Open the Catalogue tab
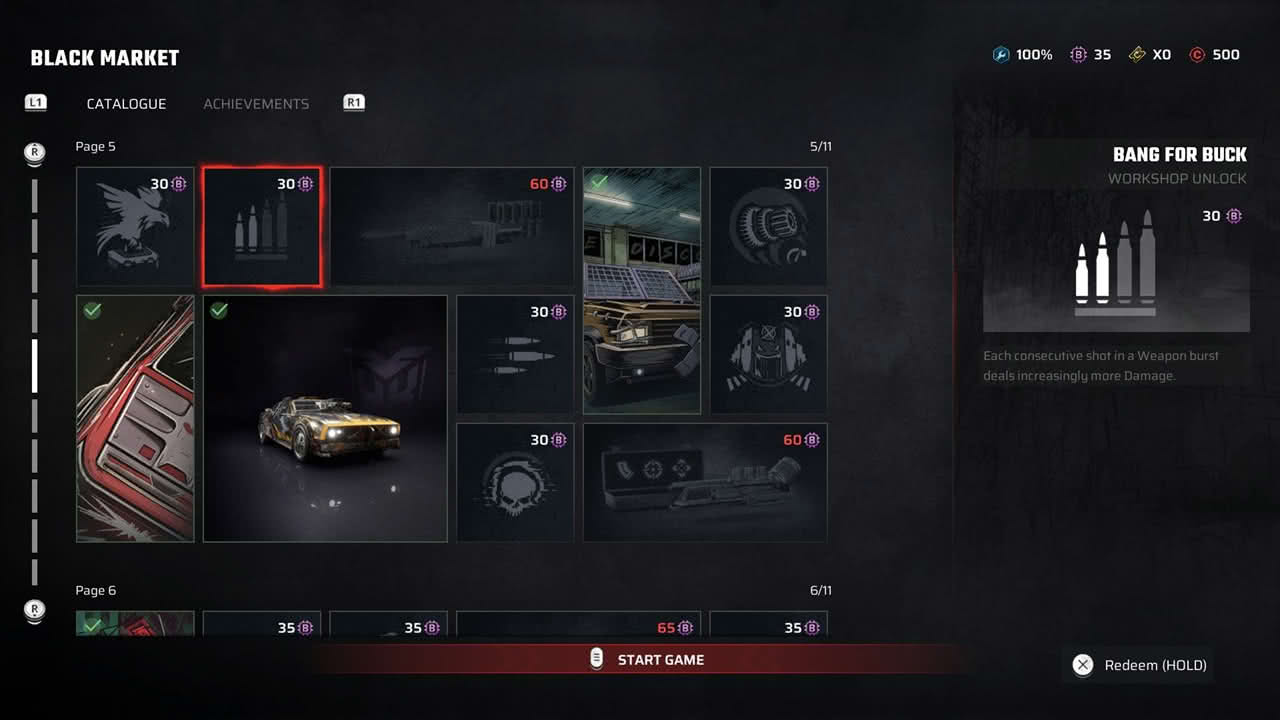This screenshot has width=1280, height=720. coord(126,104)
